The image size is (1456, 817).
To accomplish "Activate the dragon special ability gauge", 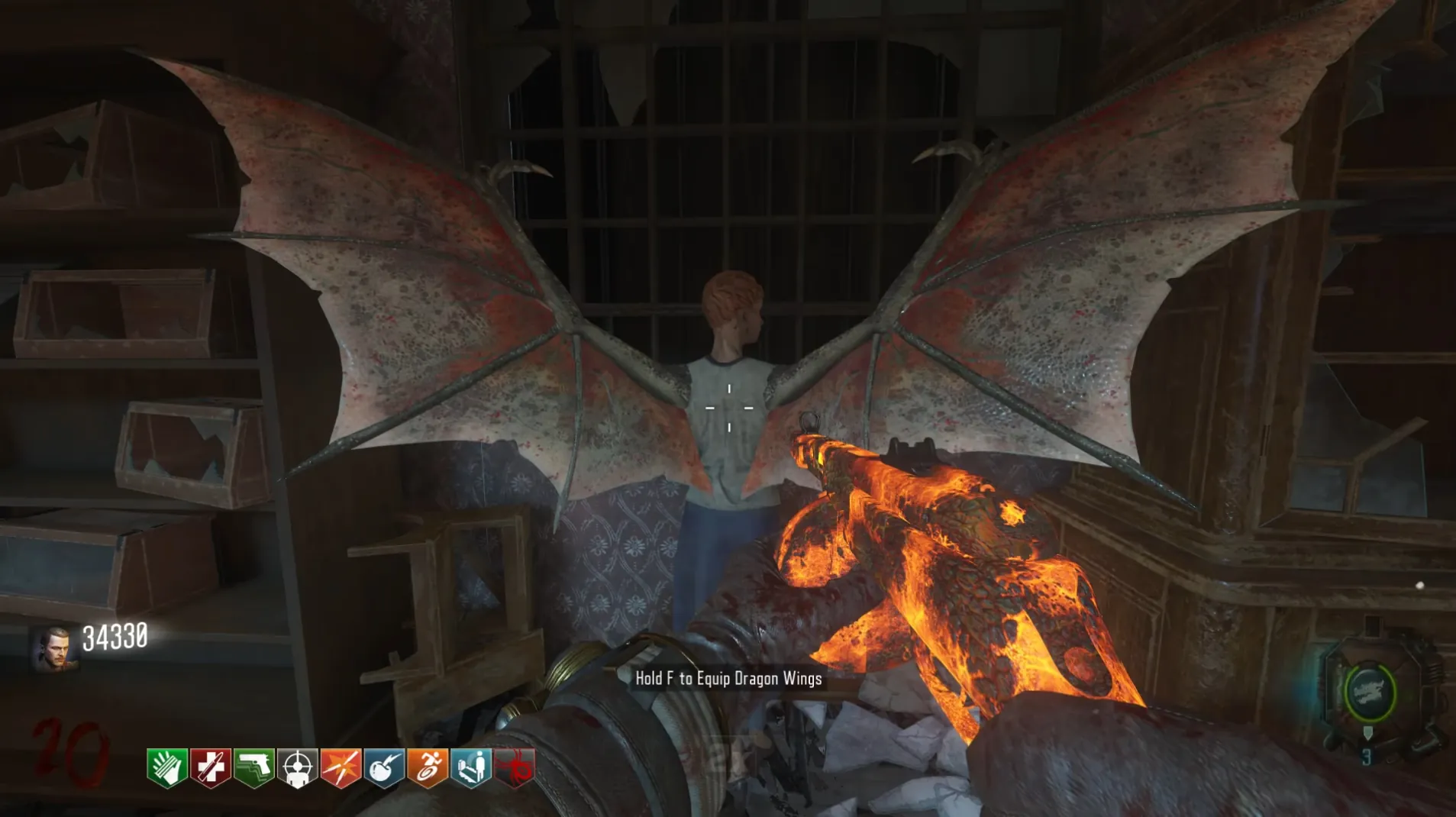I will tap(1370, 693).
